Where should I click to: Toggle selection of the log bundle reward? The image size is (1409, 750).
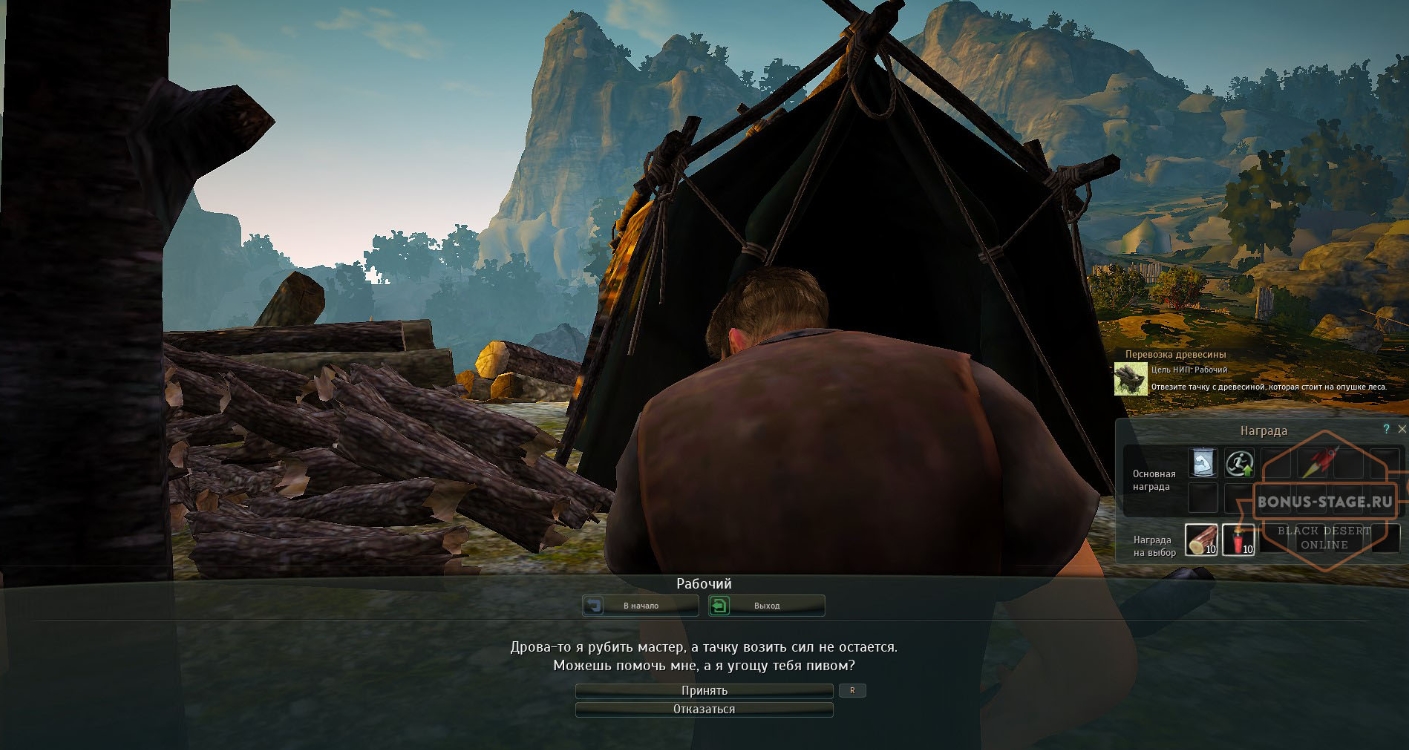pyautogui.click(x=1202, y=540)
